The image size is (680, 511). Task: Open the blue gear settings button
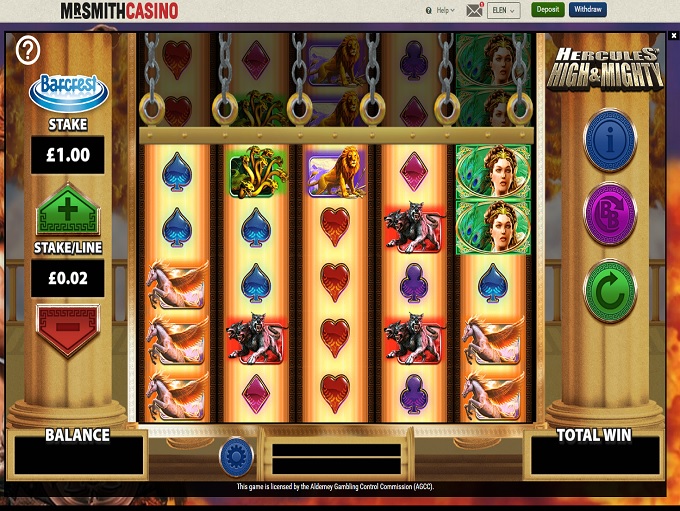tap(236, 455)
